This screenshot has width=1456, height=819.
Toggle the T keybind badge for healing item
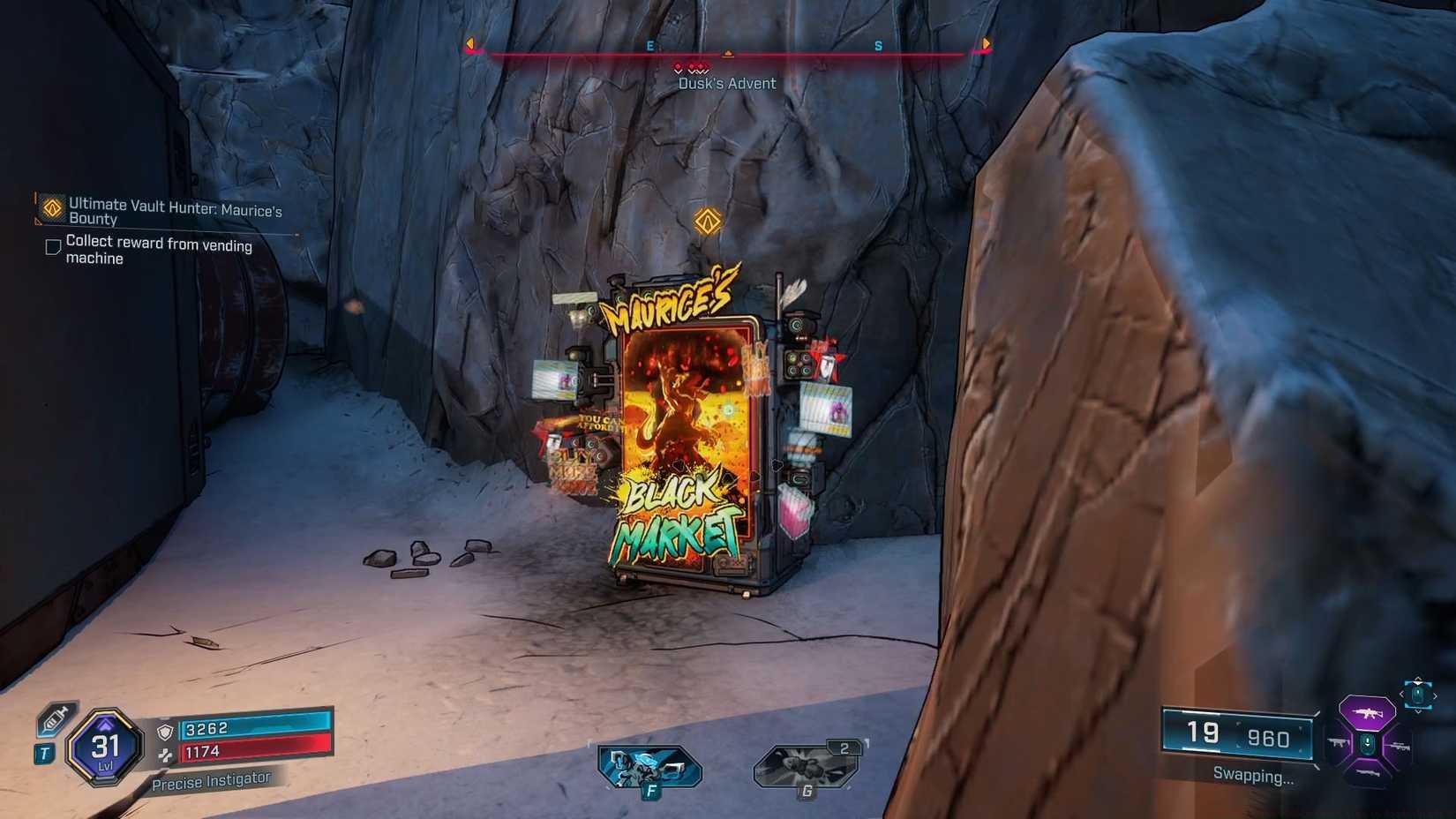[44, 753]
